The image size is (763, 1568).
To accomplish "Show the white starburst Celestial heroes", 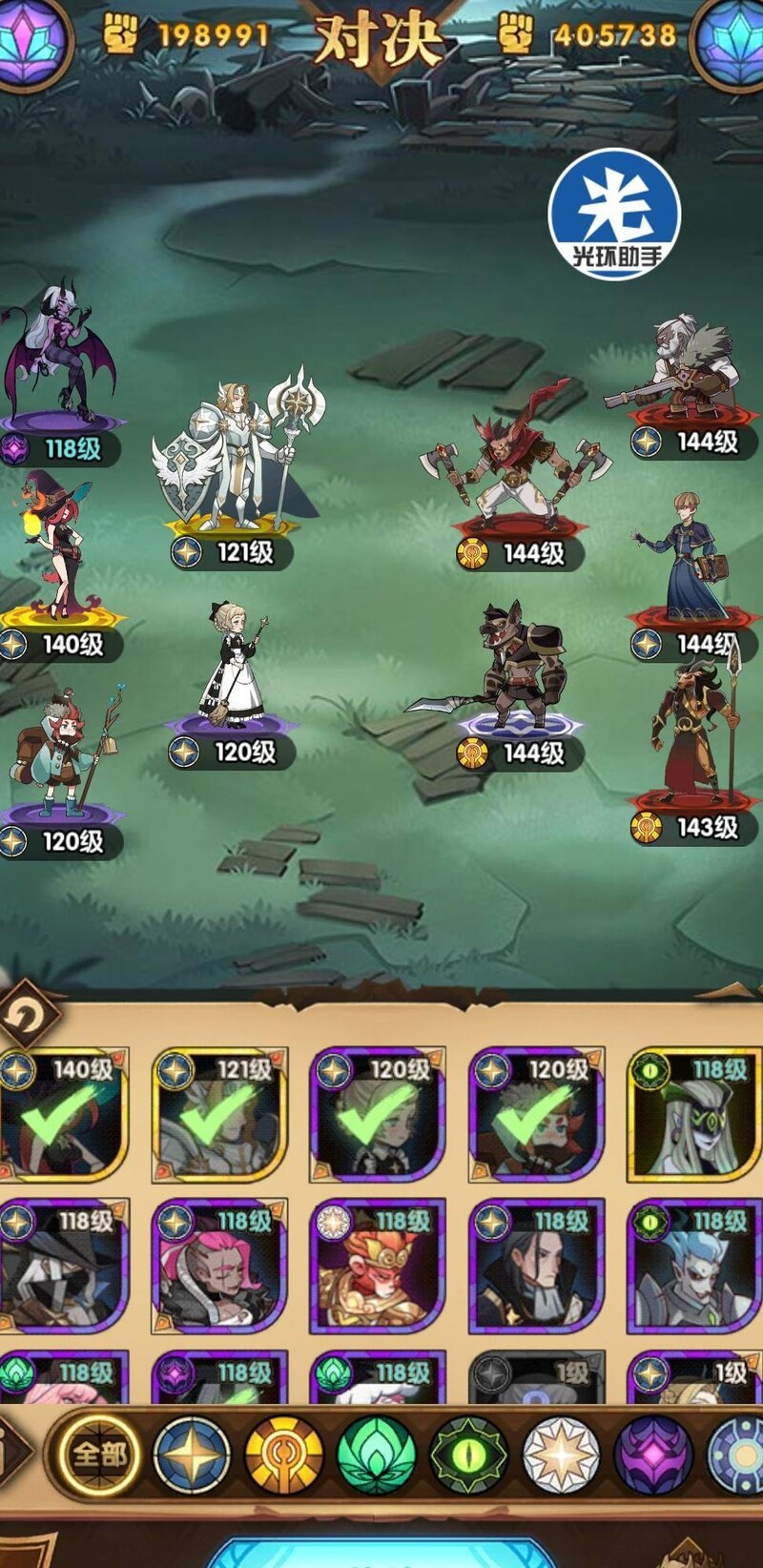I will (561, 1455).
